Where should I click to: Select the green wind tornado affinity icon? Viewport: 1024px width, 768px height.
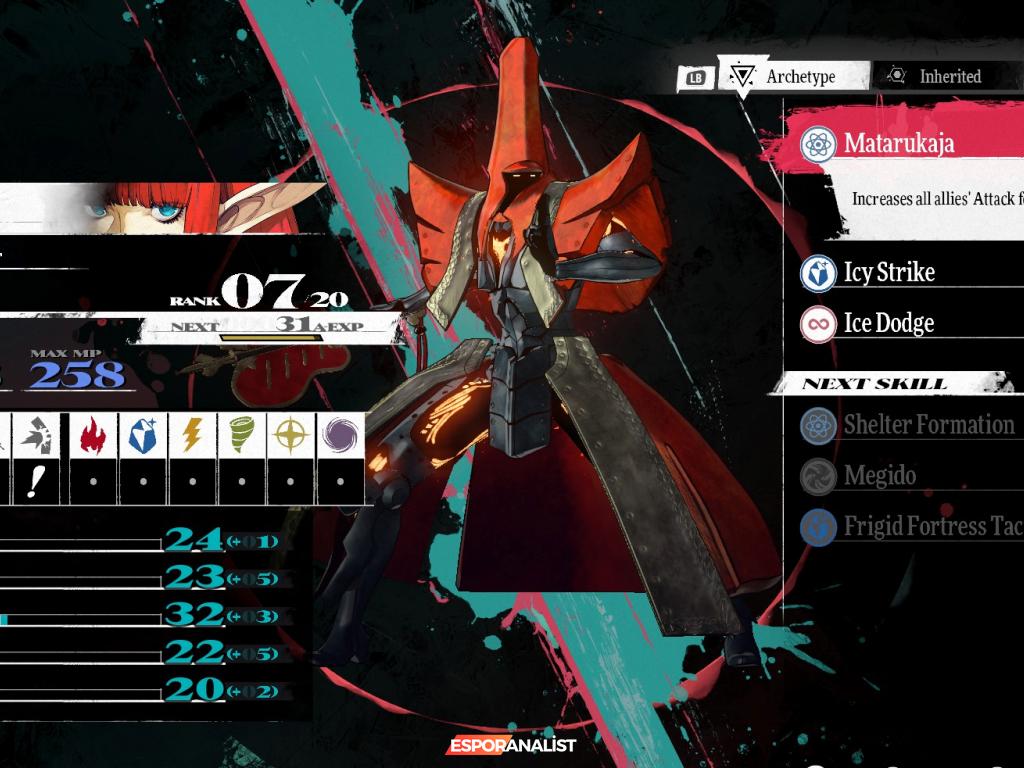pyautogui.click(x=241, y=434)
